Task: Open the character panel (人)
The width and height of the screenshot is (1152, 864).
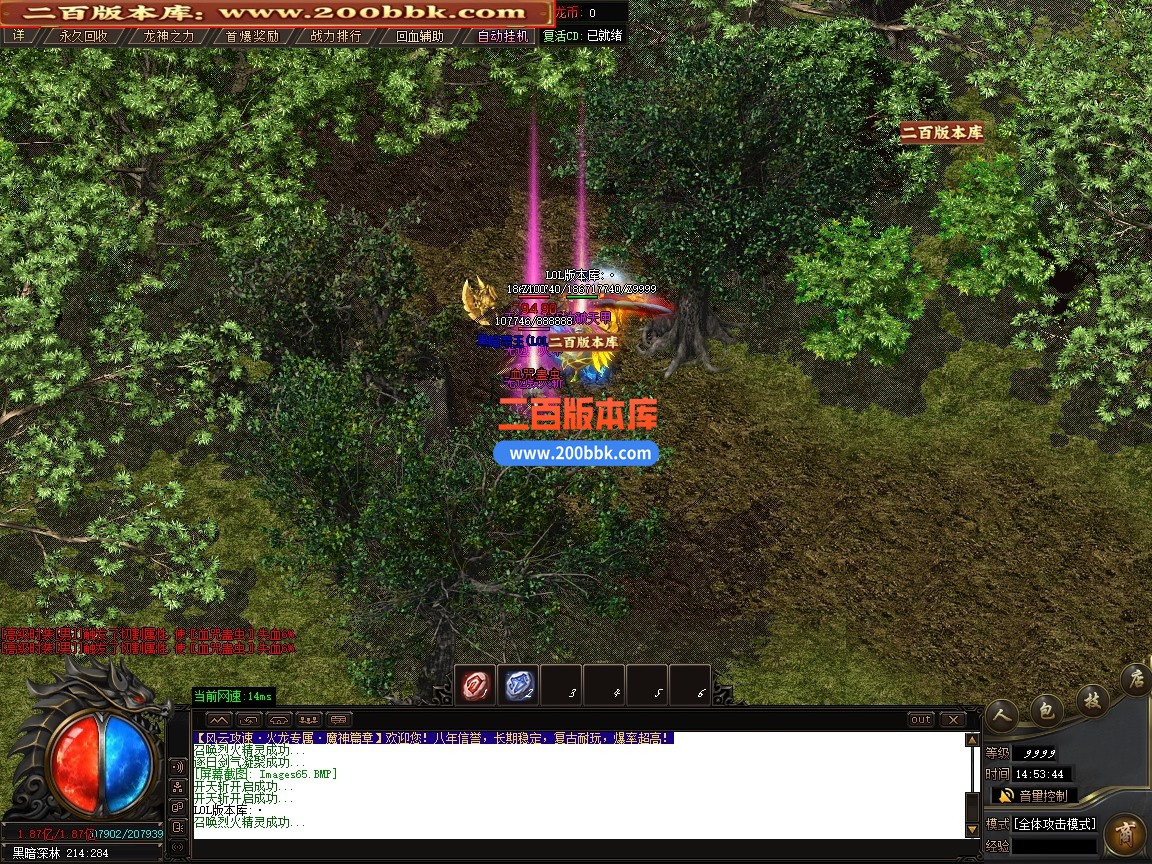Action: coord(1004,714)
